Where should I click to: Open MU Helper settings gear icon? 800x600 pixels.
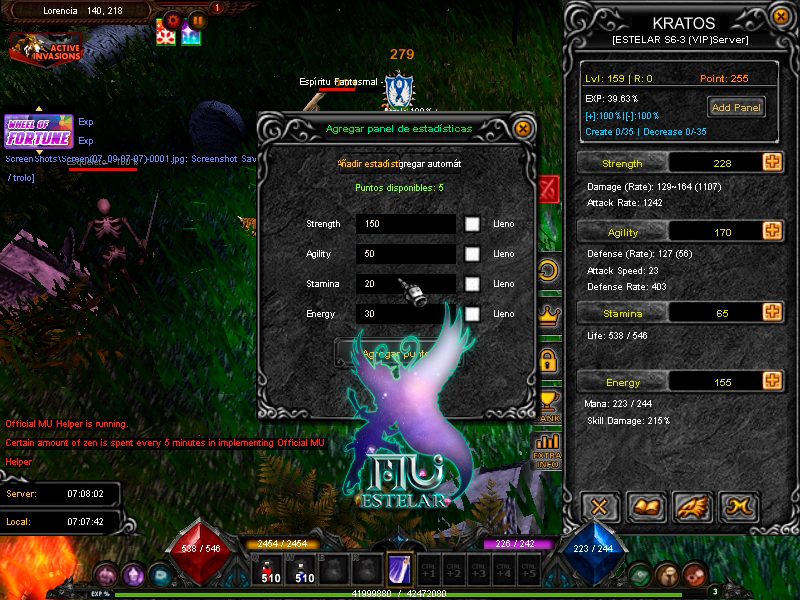point(174,20)
